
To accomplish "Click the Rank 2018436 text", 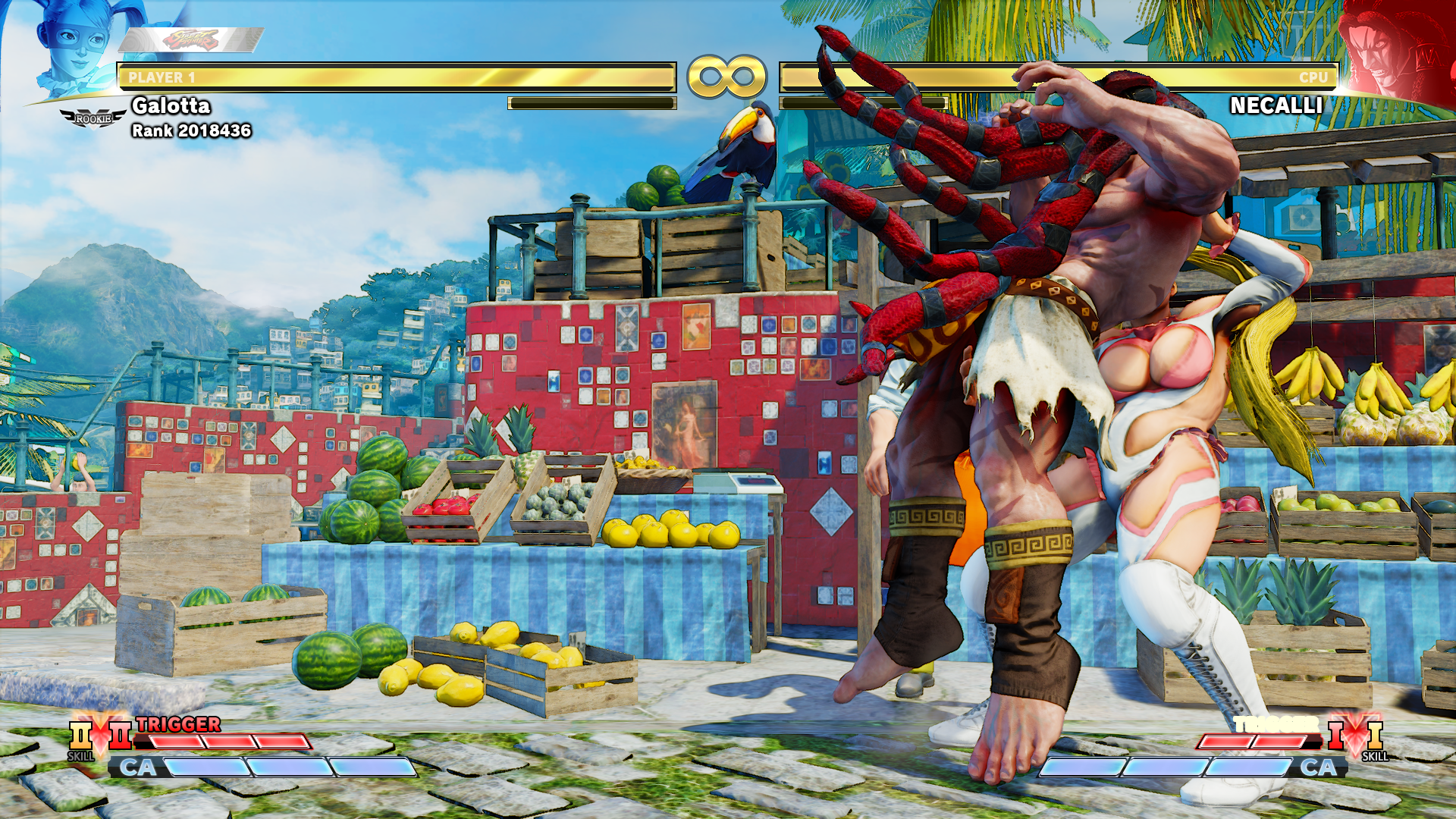I will pos(192,130).
